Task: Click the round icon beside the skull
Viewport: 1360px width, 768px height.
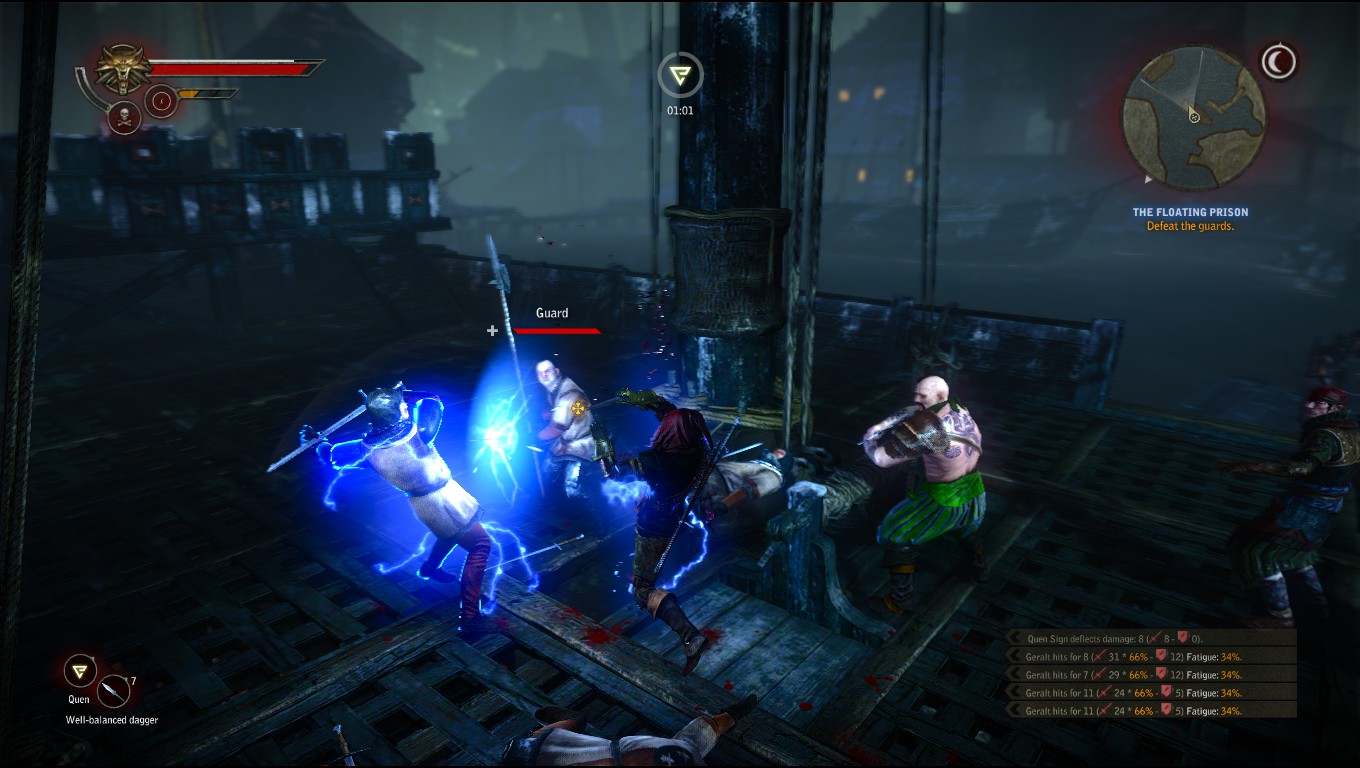Action: (162, 101)
